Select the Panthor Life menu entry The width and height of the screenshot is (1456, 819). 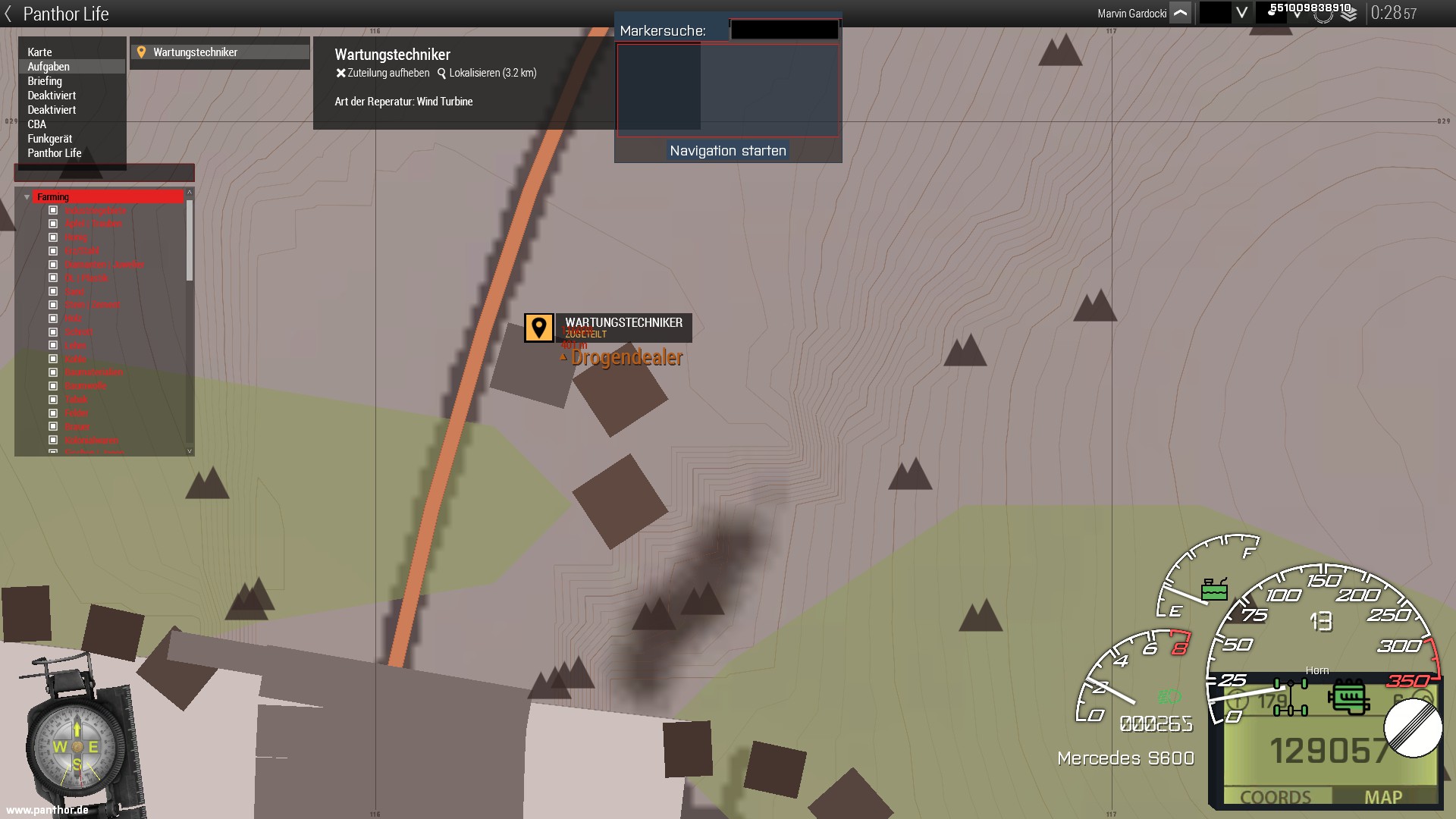[55, 153]
